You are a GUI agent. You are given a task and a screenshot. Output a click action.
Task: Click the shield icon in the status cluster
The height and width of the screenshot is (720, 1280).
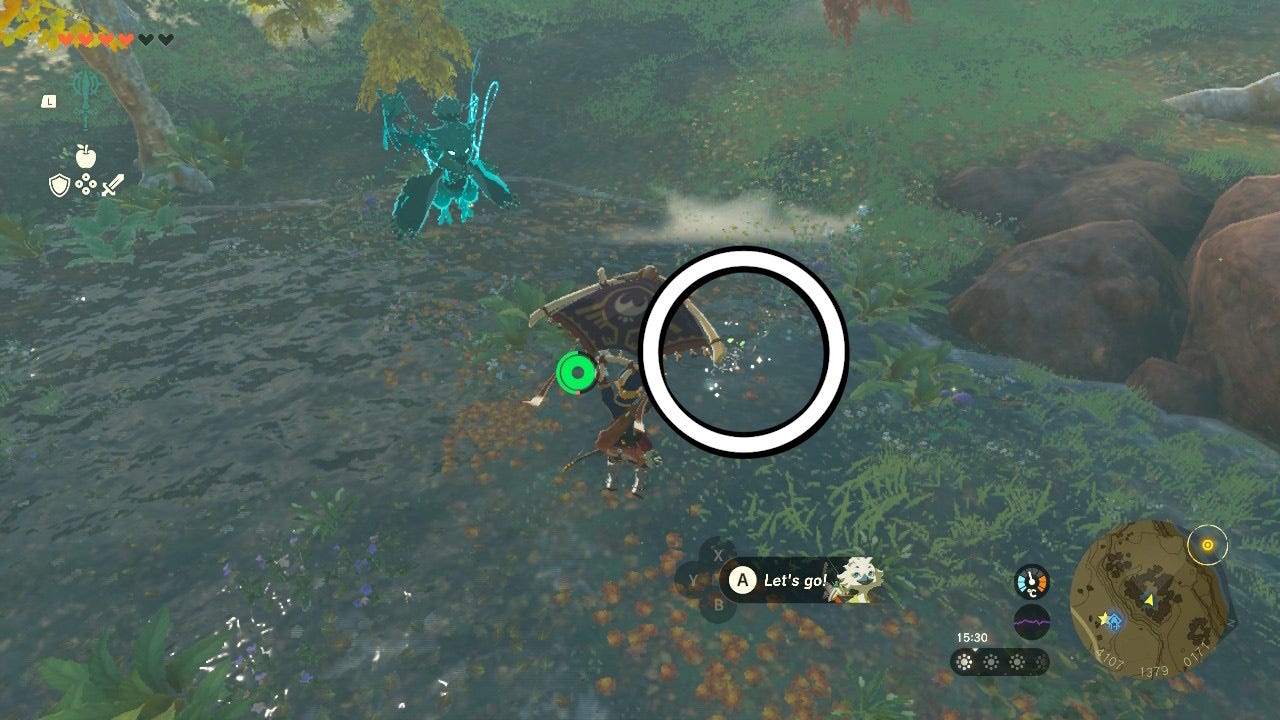pyautogui.click(x=58, y=186)
